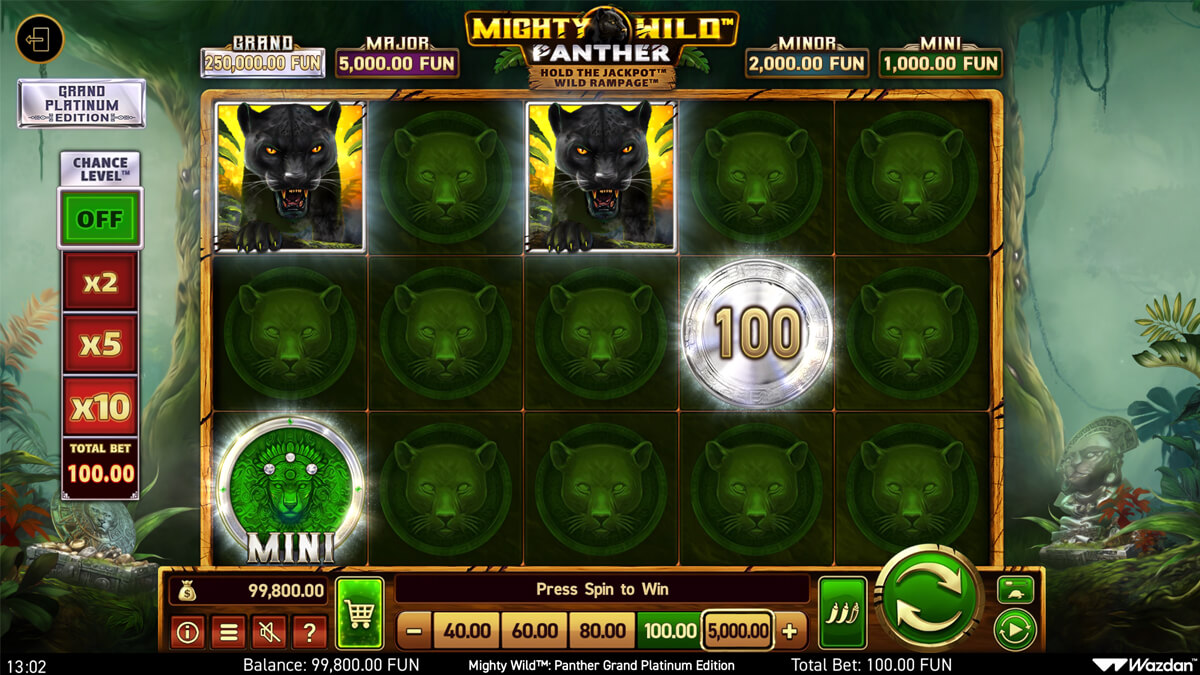Image resolution: width=1200 pixels, height=675 pixels.
Task: Turn Chance Level OFF
Action: (x=100, y=218)
